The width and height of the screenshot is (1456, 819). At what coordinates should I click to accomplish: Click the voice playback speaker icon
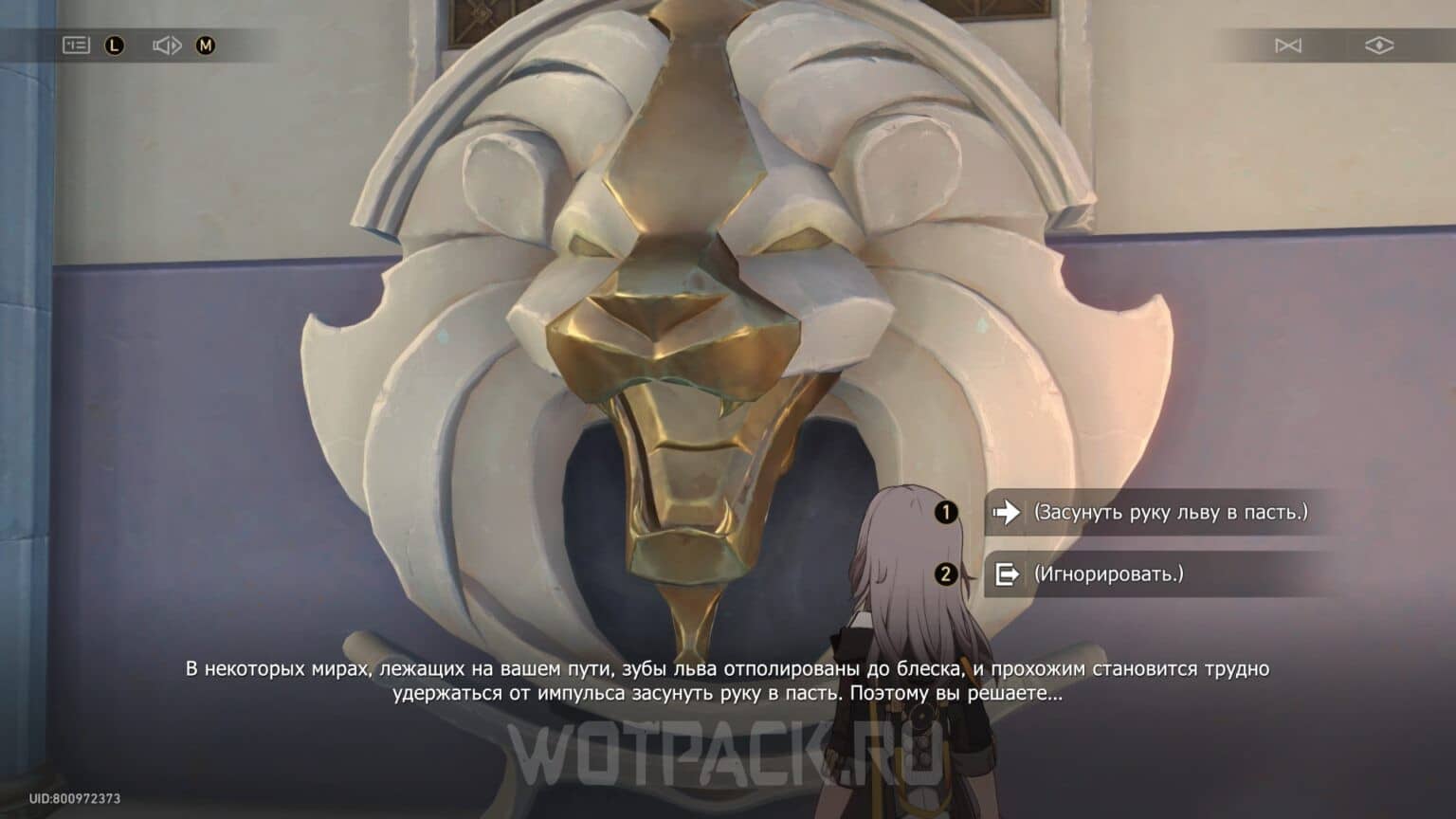[x=167, y=44]
